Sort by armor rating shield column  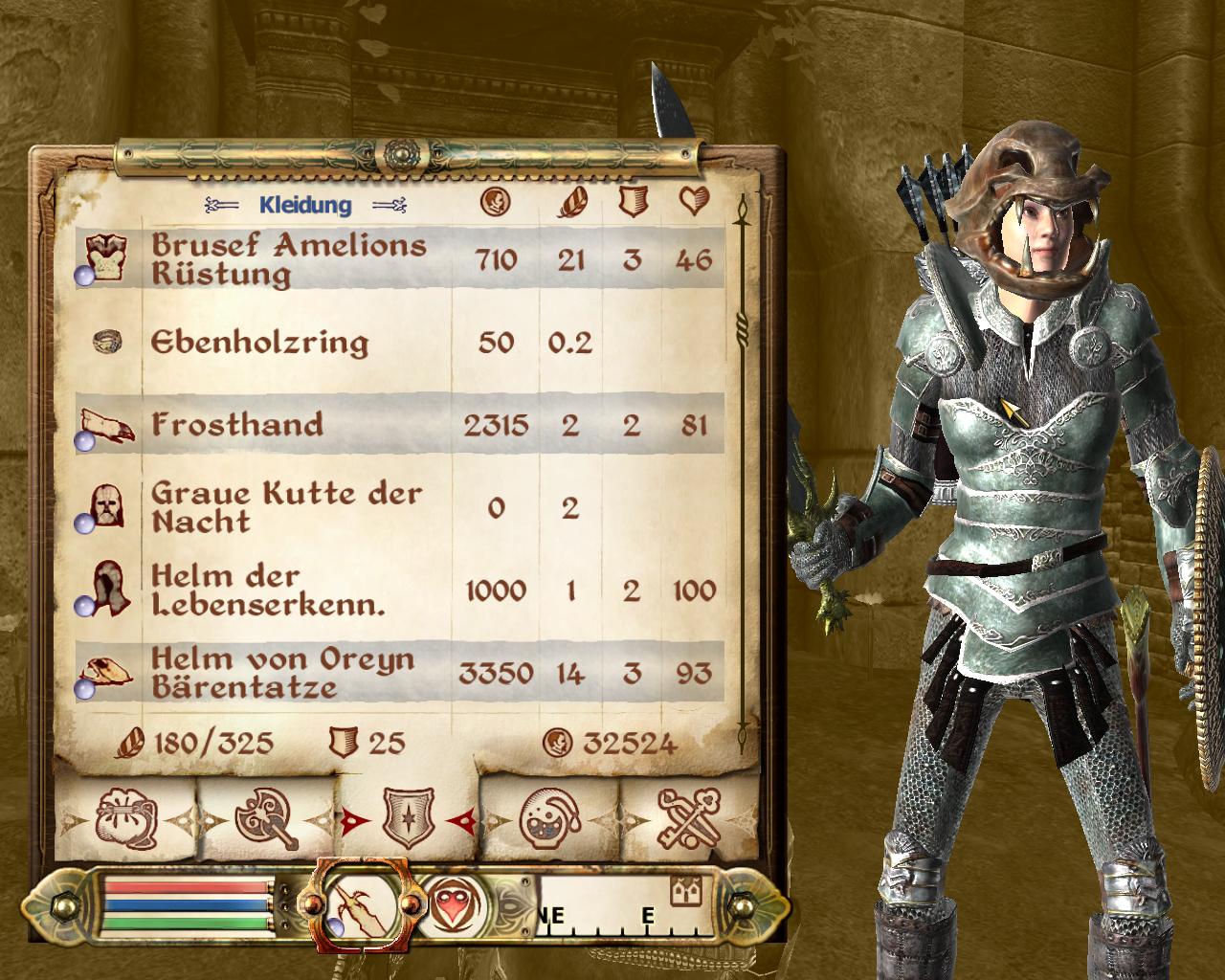point(630,202)
